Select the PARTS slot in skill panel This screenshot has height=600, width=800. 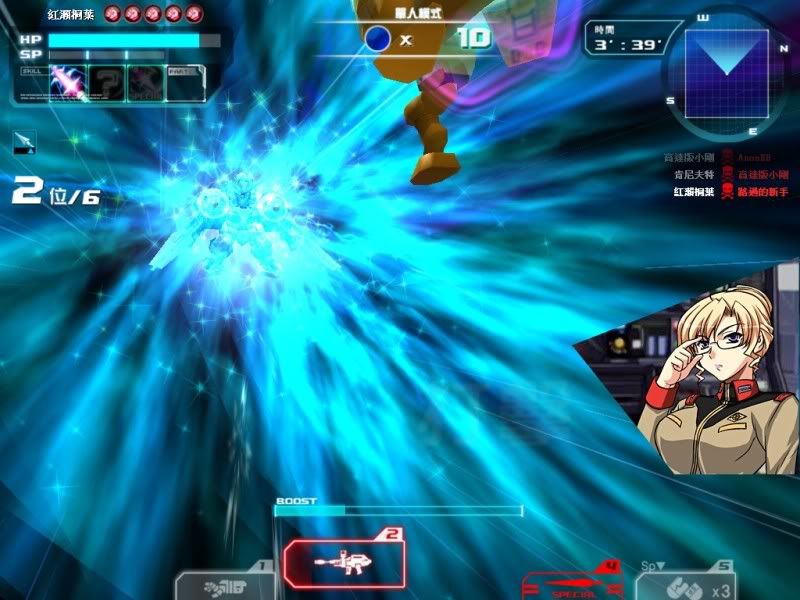[183, 83]
